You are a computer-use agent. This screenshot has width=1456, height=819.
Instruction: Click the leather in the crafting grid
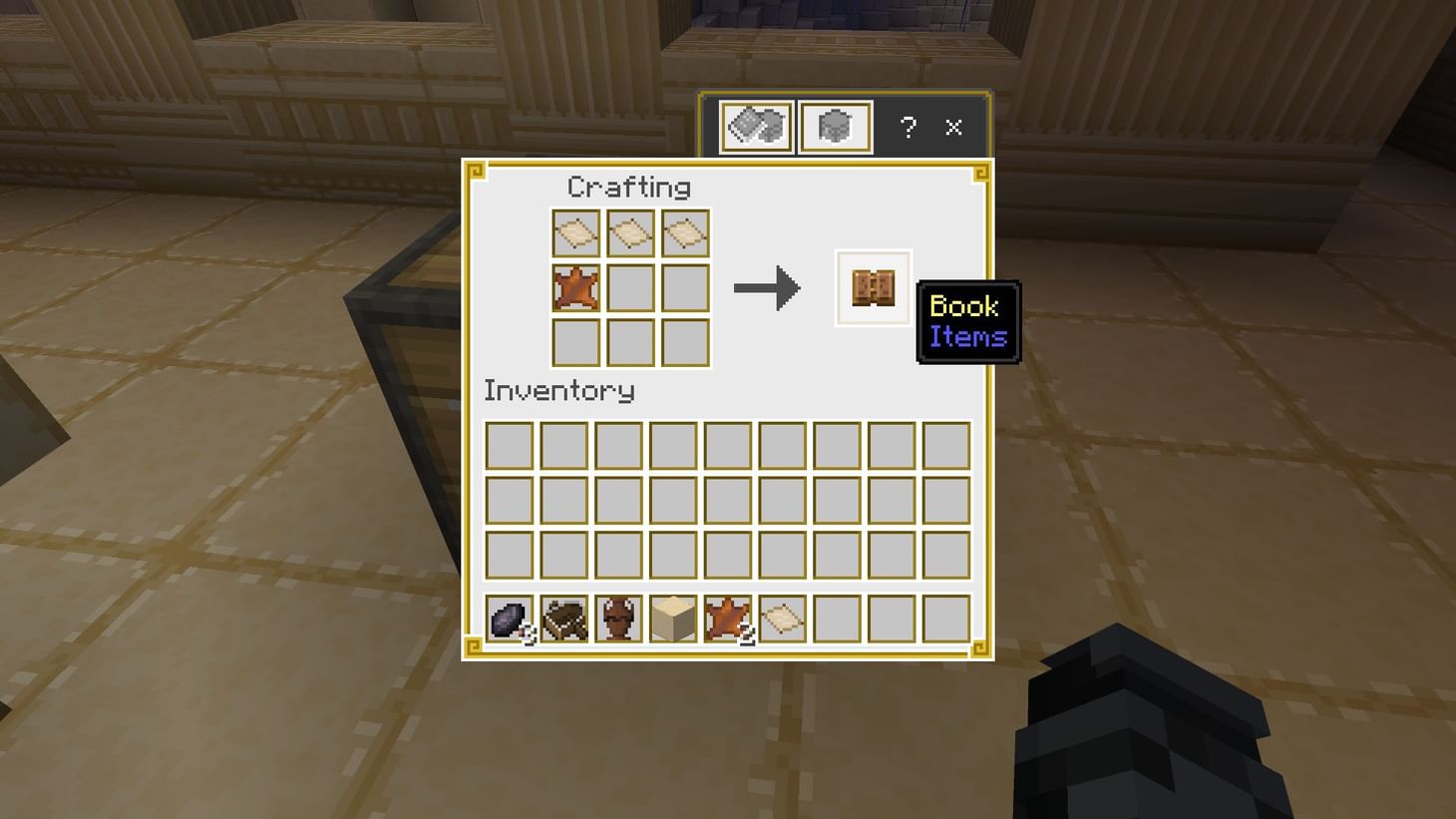pos(575,287)
